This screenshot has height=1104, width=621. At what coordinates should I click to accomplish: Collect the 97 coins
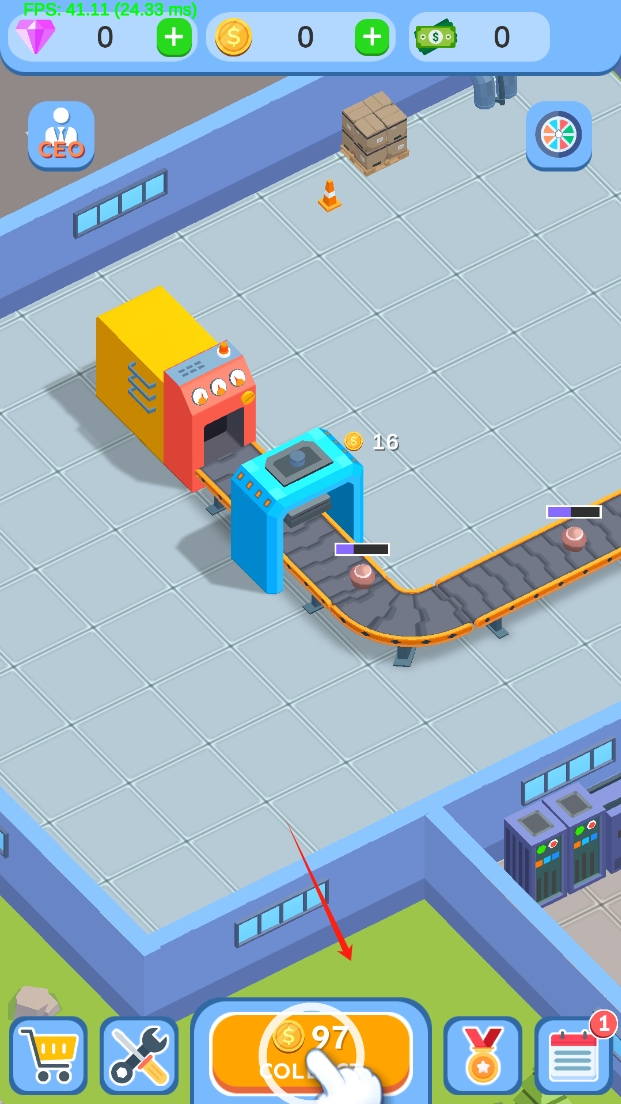coord(311,1052)
